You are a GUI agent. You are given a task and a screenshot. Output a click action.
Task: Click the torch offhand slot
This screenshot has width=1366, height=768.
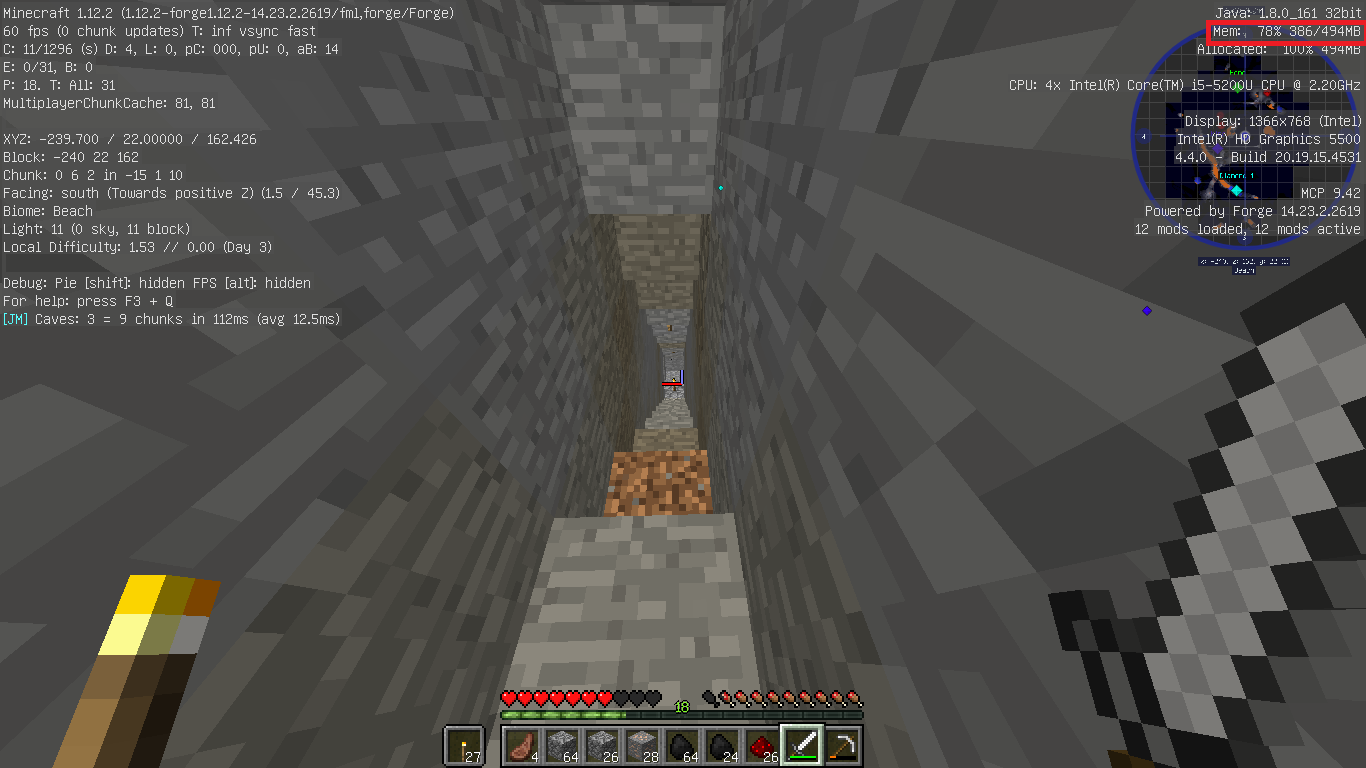pyautogui.click(x=463, y=746)
